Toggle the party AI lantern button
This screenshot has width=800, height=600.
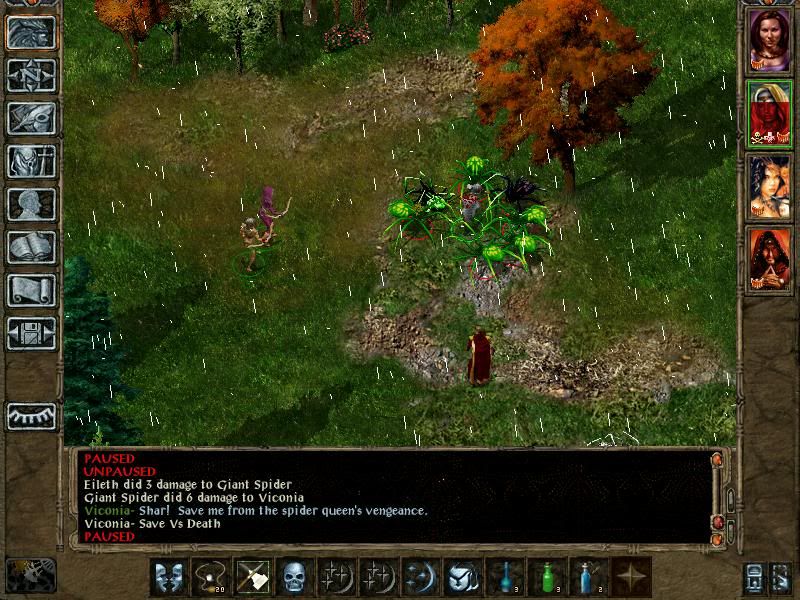point(30,576)
